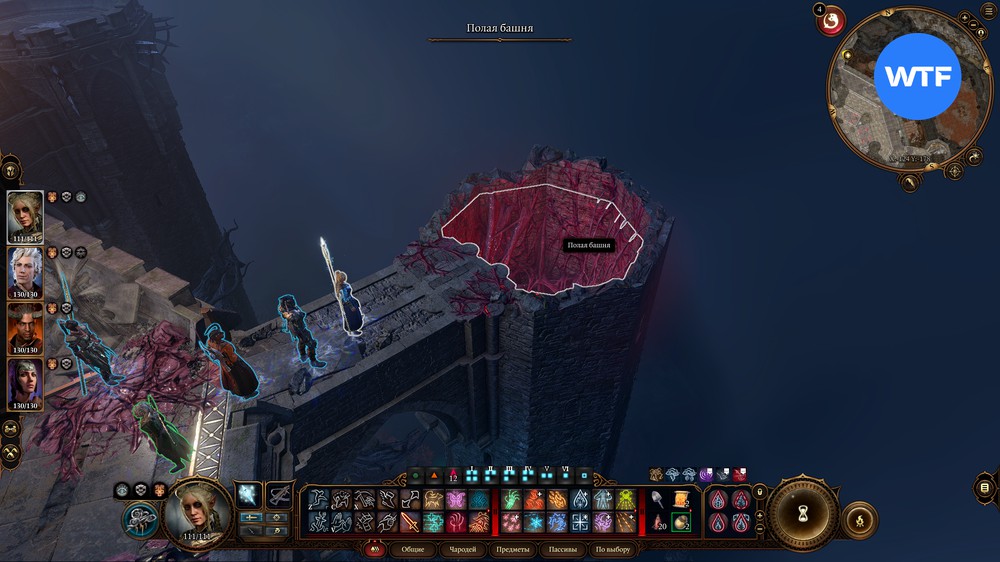Select the Предметы hotbar tab
The width and height of the screenshot is (1000, 562).
click(513, 550)
